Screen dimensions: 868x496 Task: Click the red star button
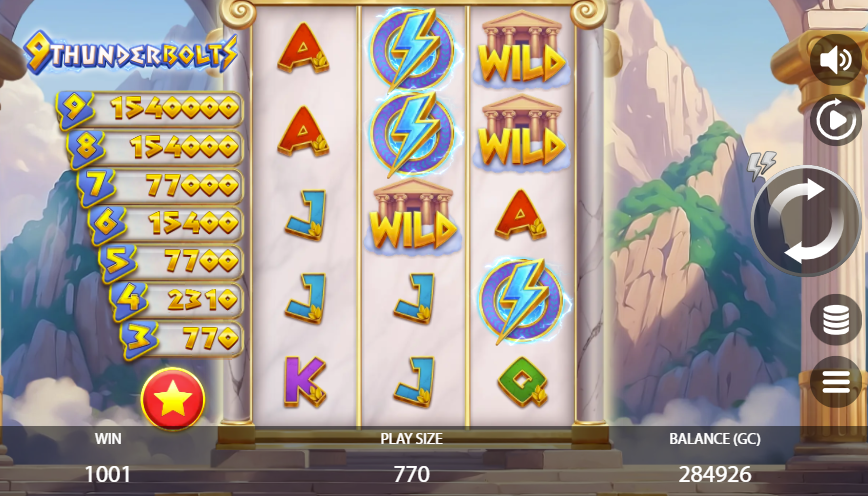pyautogui.click(x=173, y=399)
